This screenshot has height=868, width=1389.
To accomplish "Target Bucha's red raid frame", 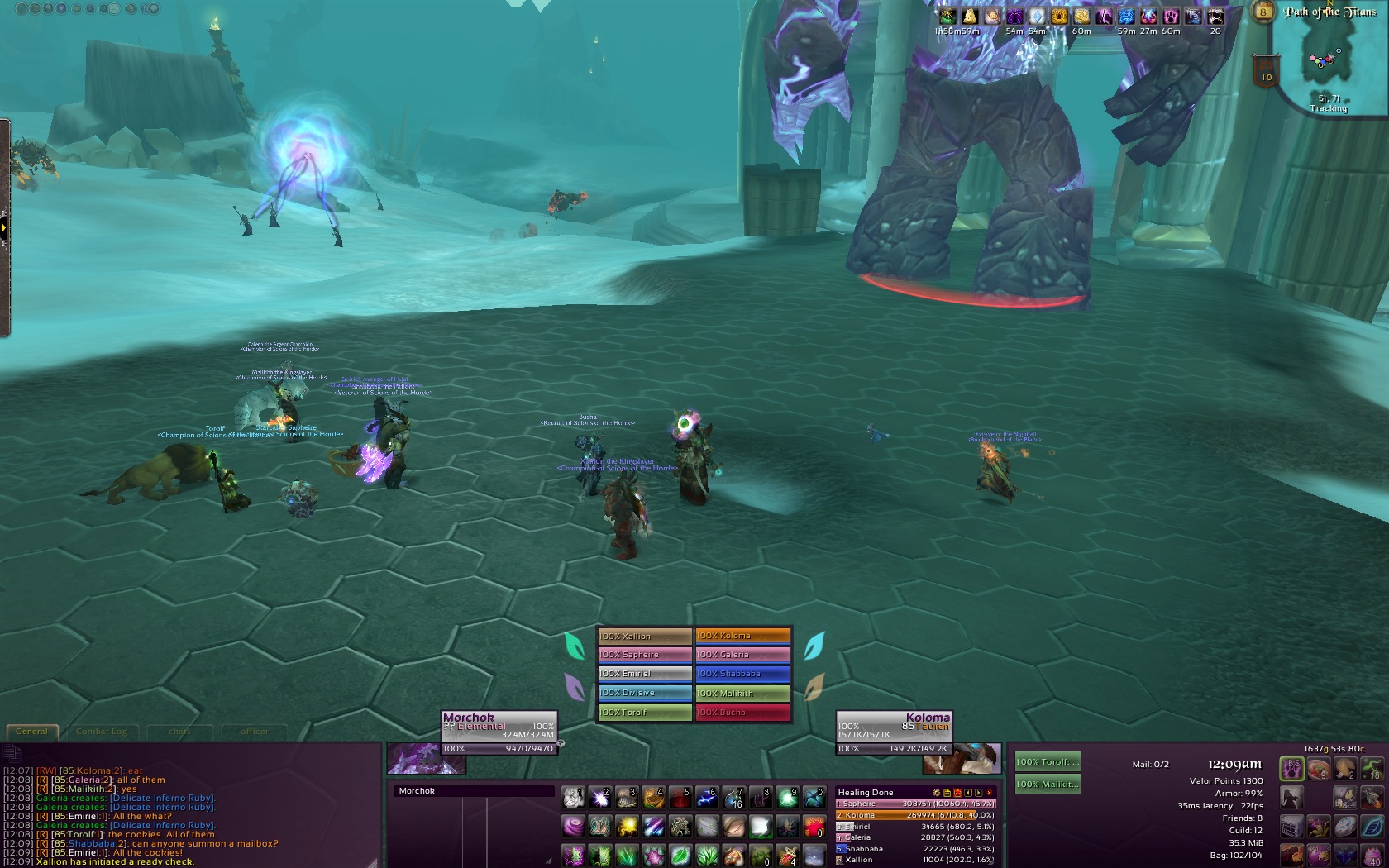I will click(x=742, y=712).
